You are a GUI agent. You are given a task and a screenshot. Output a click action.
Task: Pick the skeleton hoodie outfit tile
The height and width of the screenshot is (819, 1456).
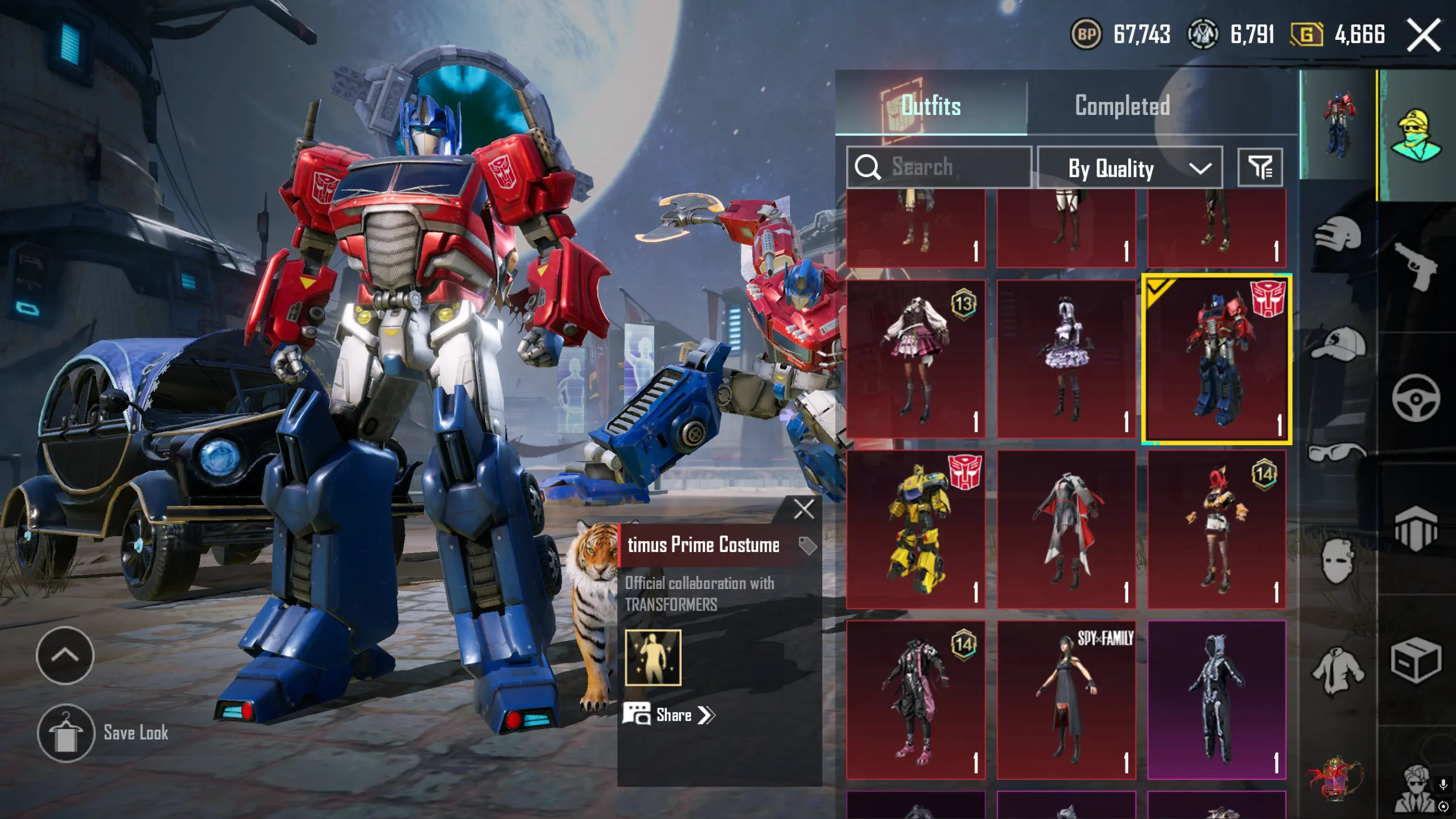click(1216, 699)
